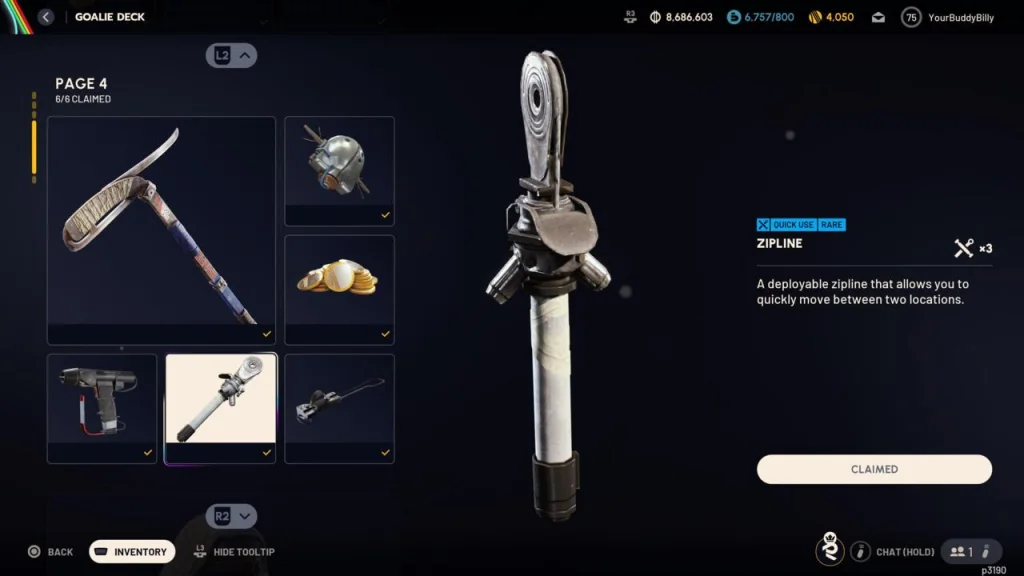The height and width of the screenshot is (576, 1024).
Task: Open the Inventory
Action: 132,552
